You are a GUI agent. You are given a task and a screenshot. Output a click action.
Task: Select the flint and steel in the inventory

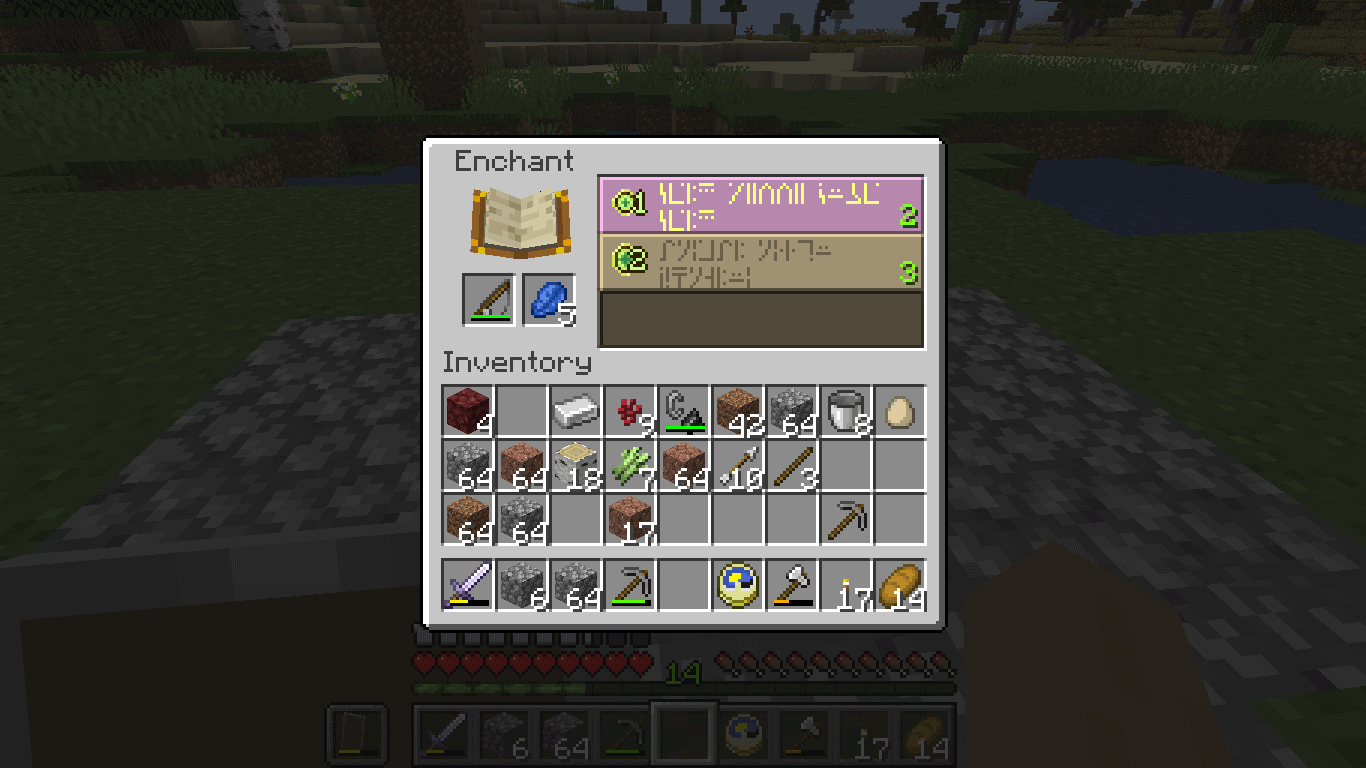point(685,410)
